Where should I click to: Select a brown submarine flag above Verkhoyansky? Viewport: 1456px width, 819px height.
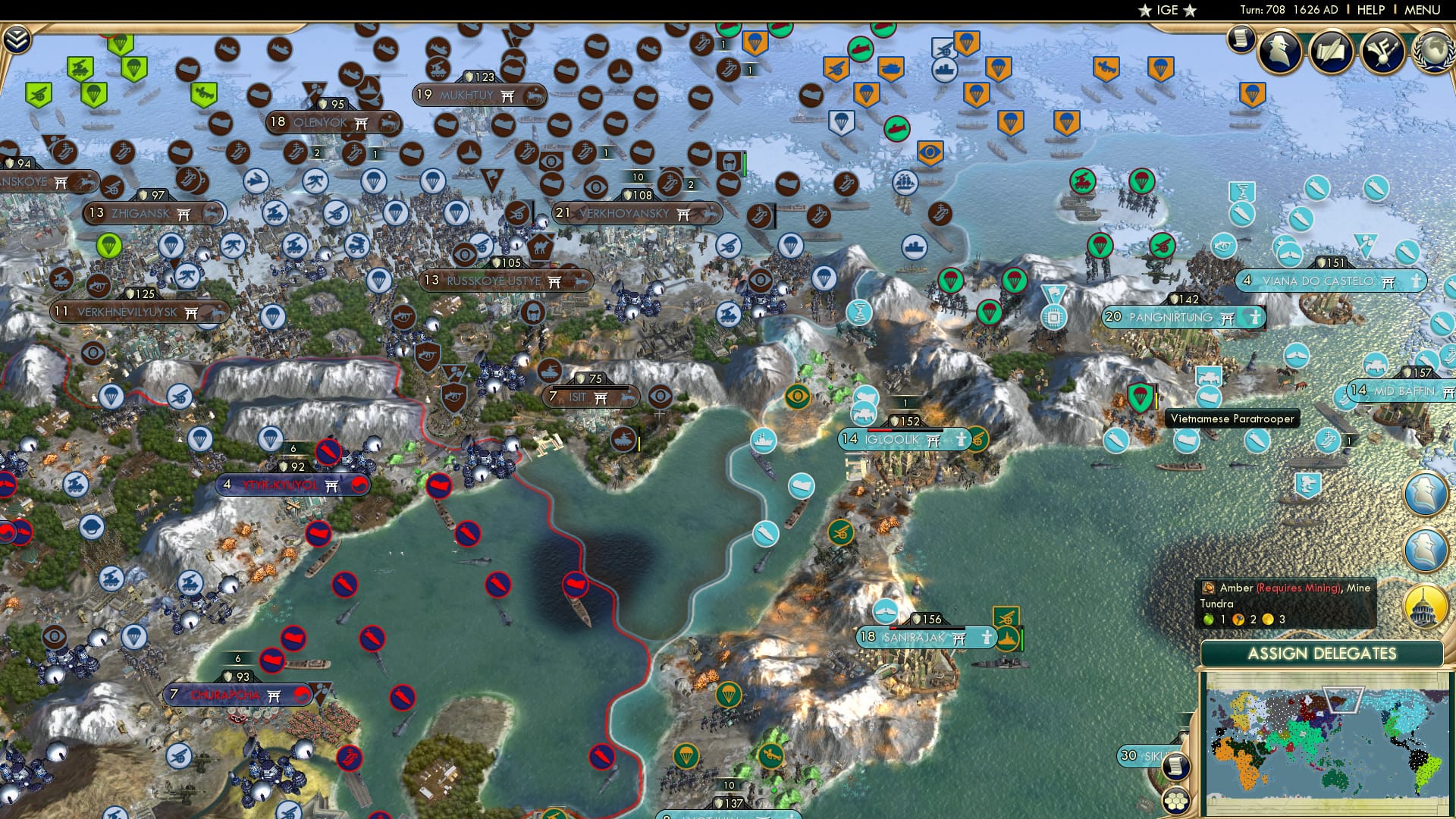click(643, 153)
